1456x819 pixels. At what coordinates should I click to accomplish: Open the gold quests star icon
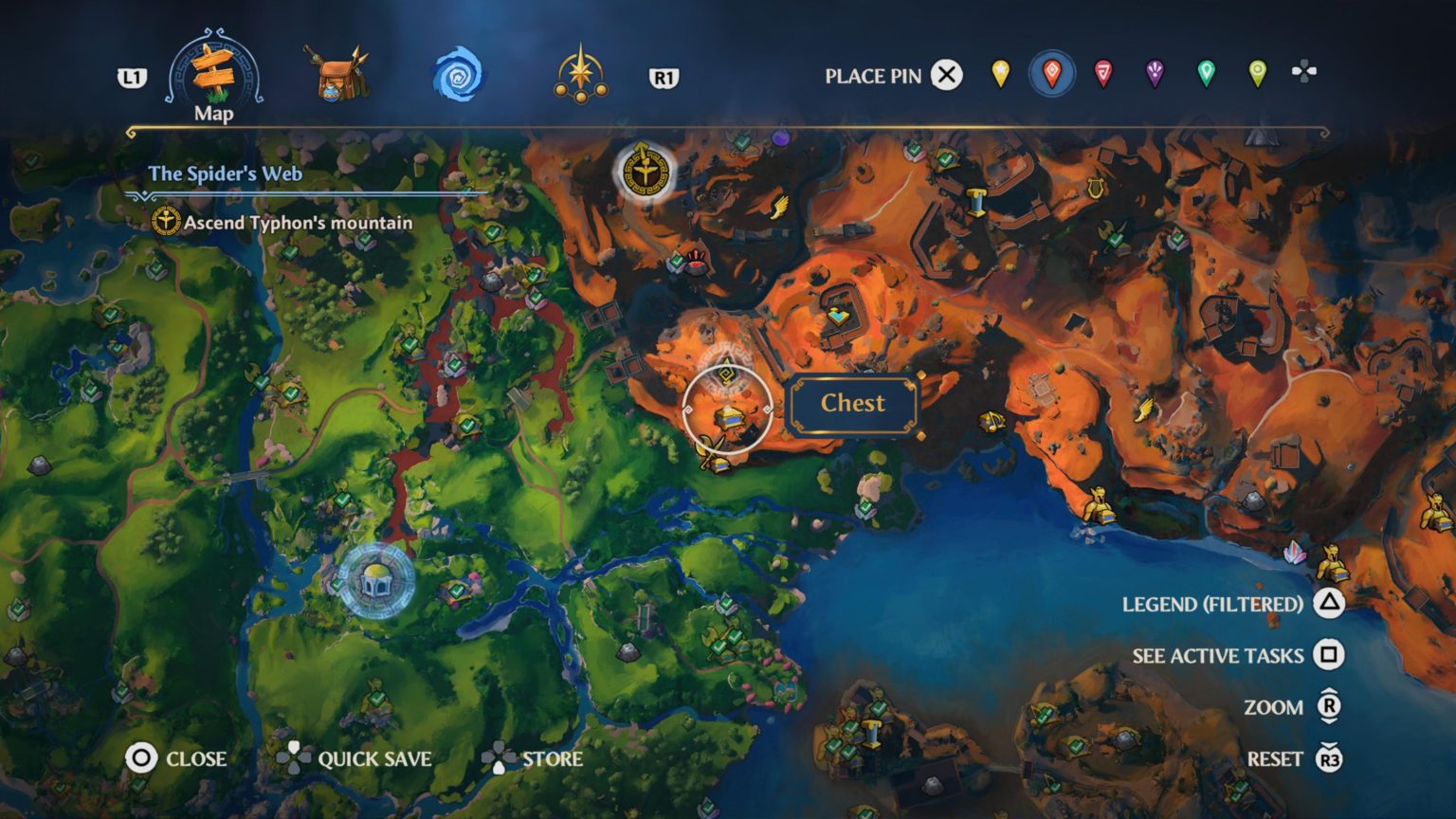581,74
